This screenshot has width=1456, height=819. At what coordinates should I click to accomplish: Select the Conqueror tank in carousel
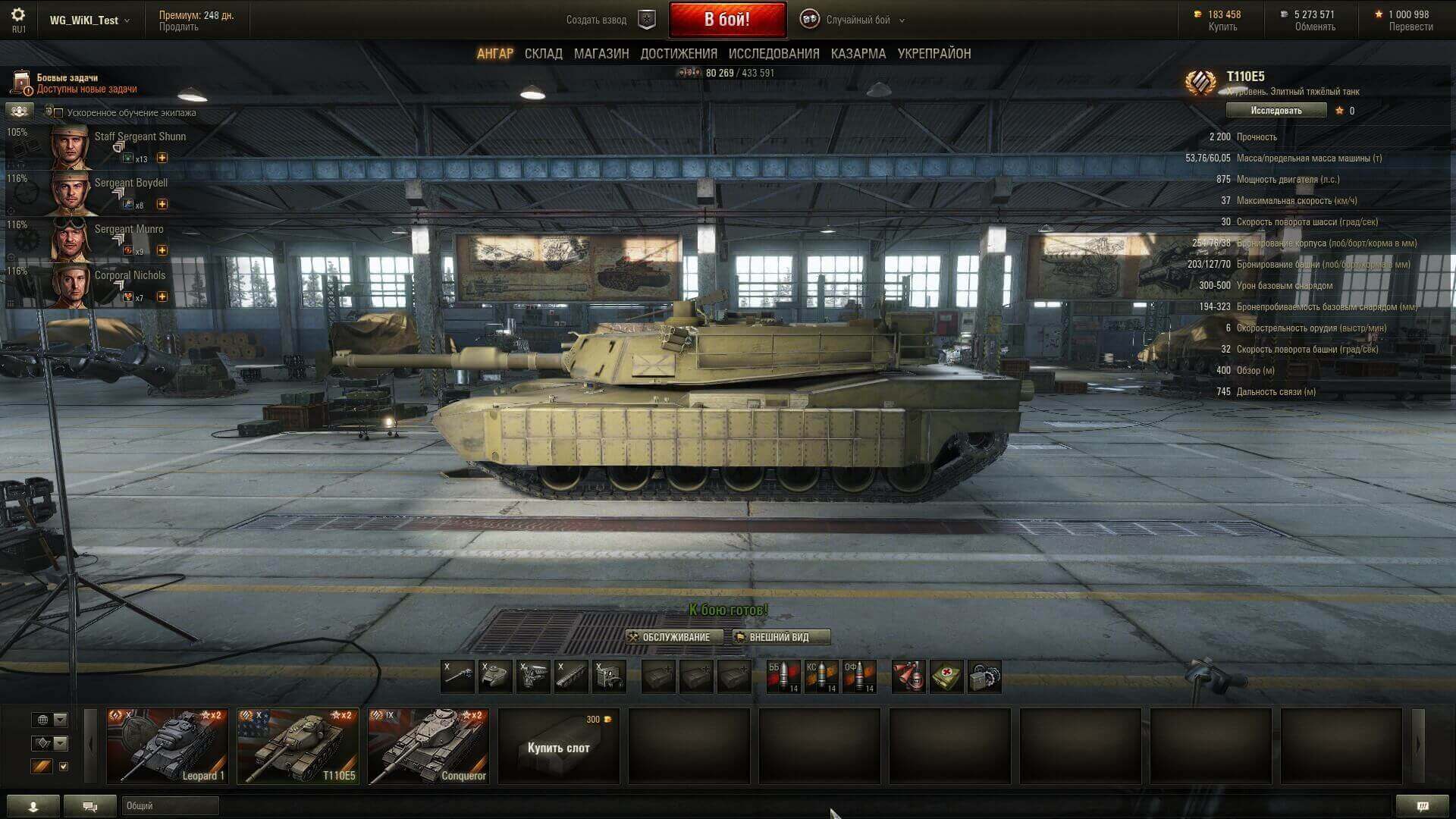pos(428,746)
